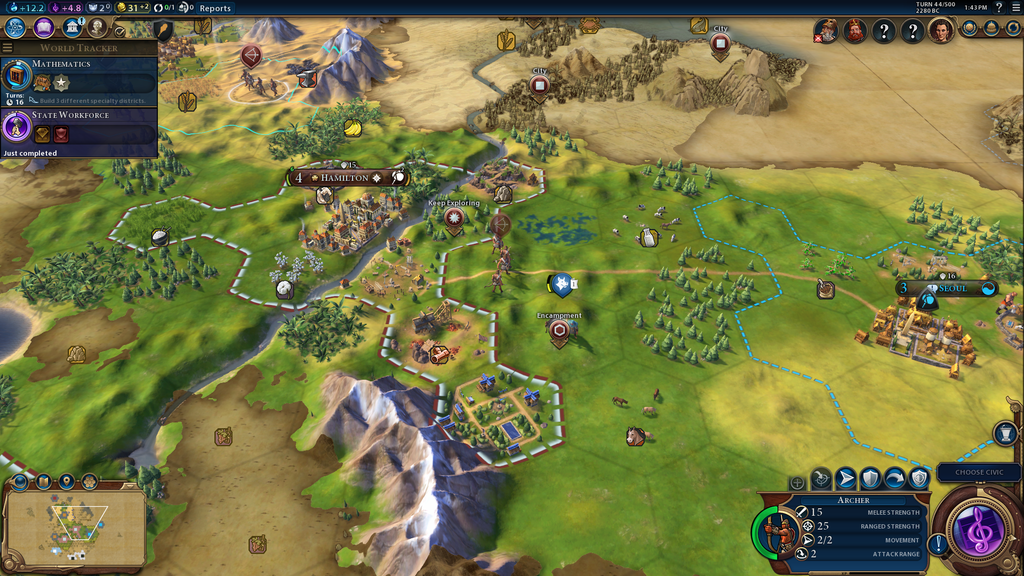Open the Reports screen
Image resolution: width=1024 pixels, height=576 pixels.
tap(215, 8)
